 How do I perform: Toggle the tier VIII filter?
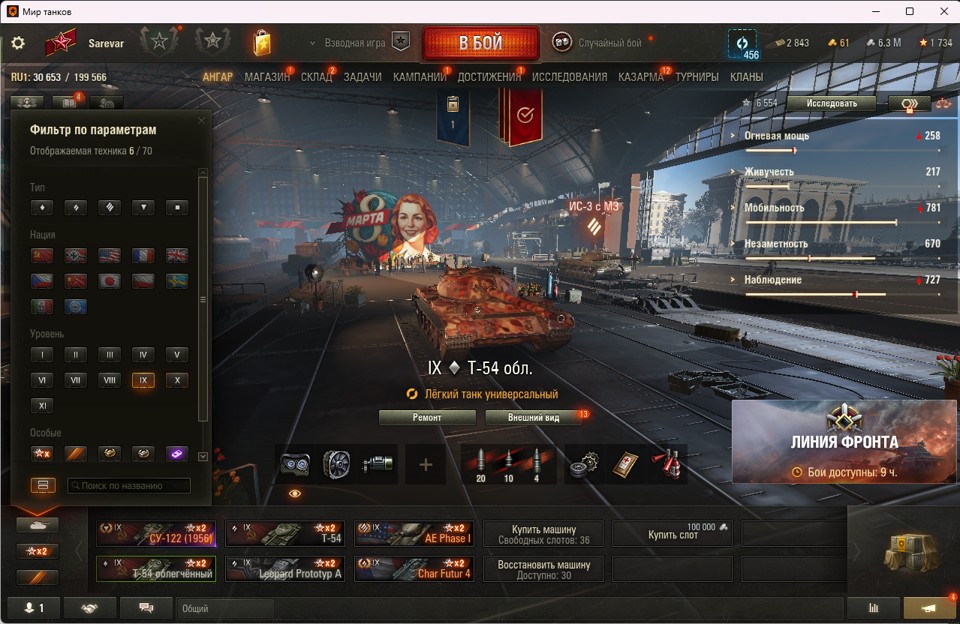(109, 380)
